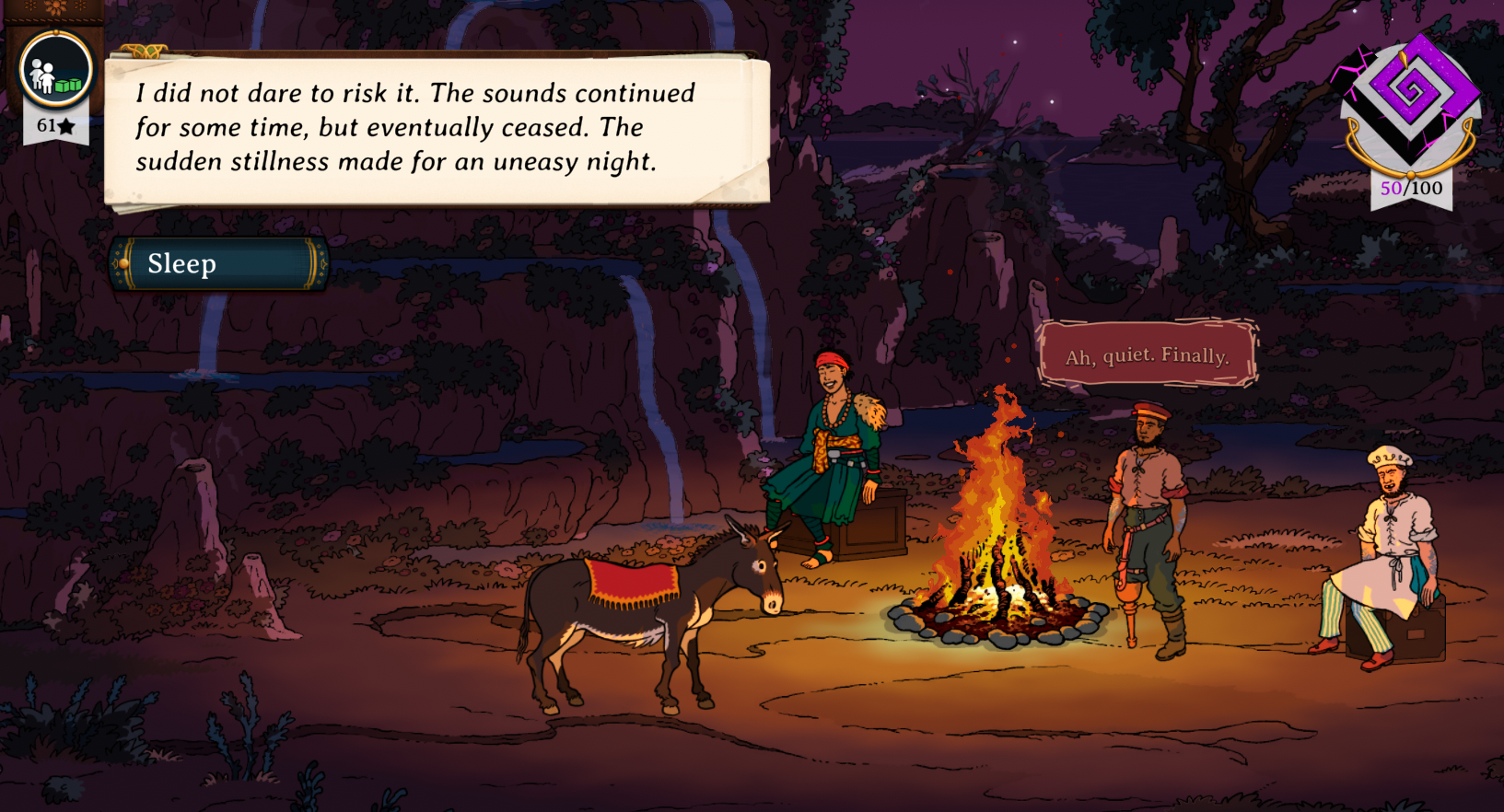Open the party standing icon
Screen dimensions: 1504x812
(56, 71)
